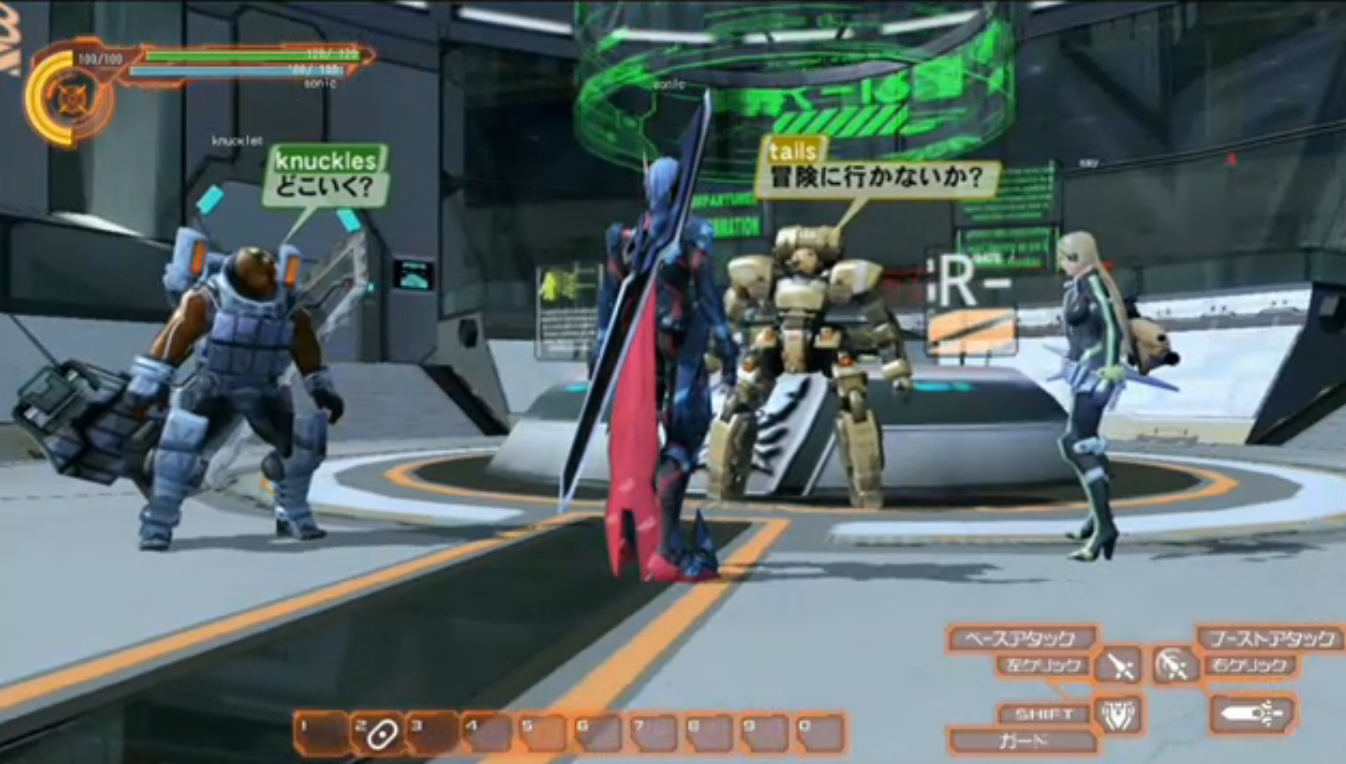Activate the guard shield icon
This screenshot has width=1346, height=764.
[x=1119, y=714]
